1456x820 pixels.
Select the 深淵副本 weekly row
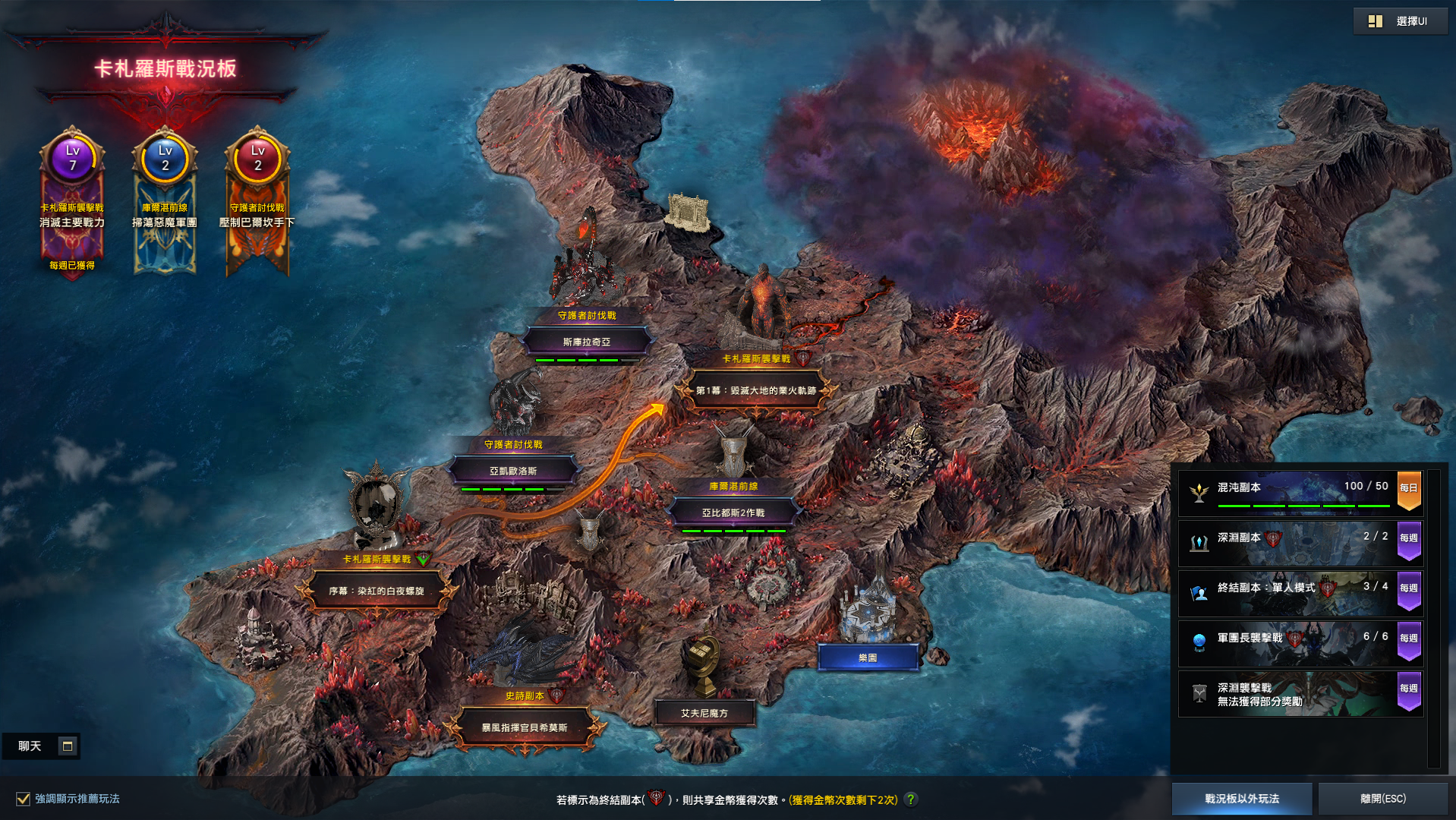point(1300,542)
